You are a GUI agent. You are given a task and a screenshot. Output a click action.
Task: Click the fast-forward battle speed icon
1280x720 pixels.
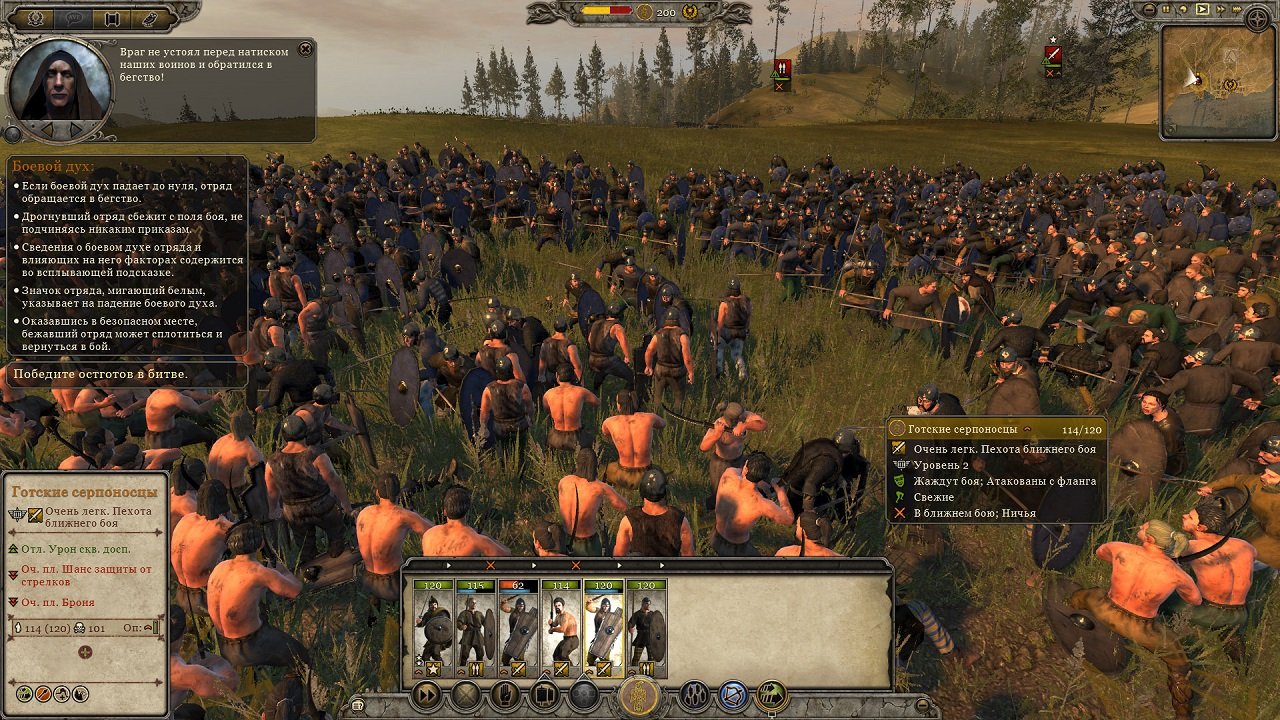pos(426,694)
